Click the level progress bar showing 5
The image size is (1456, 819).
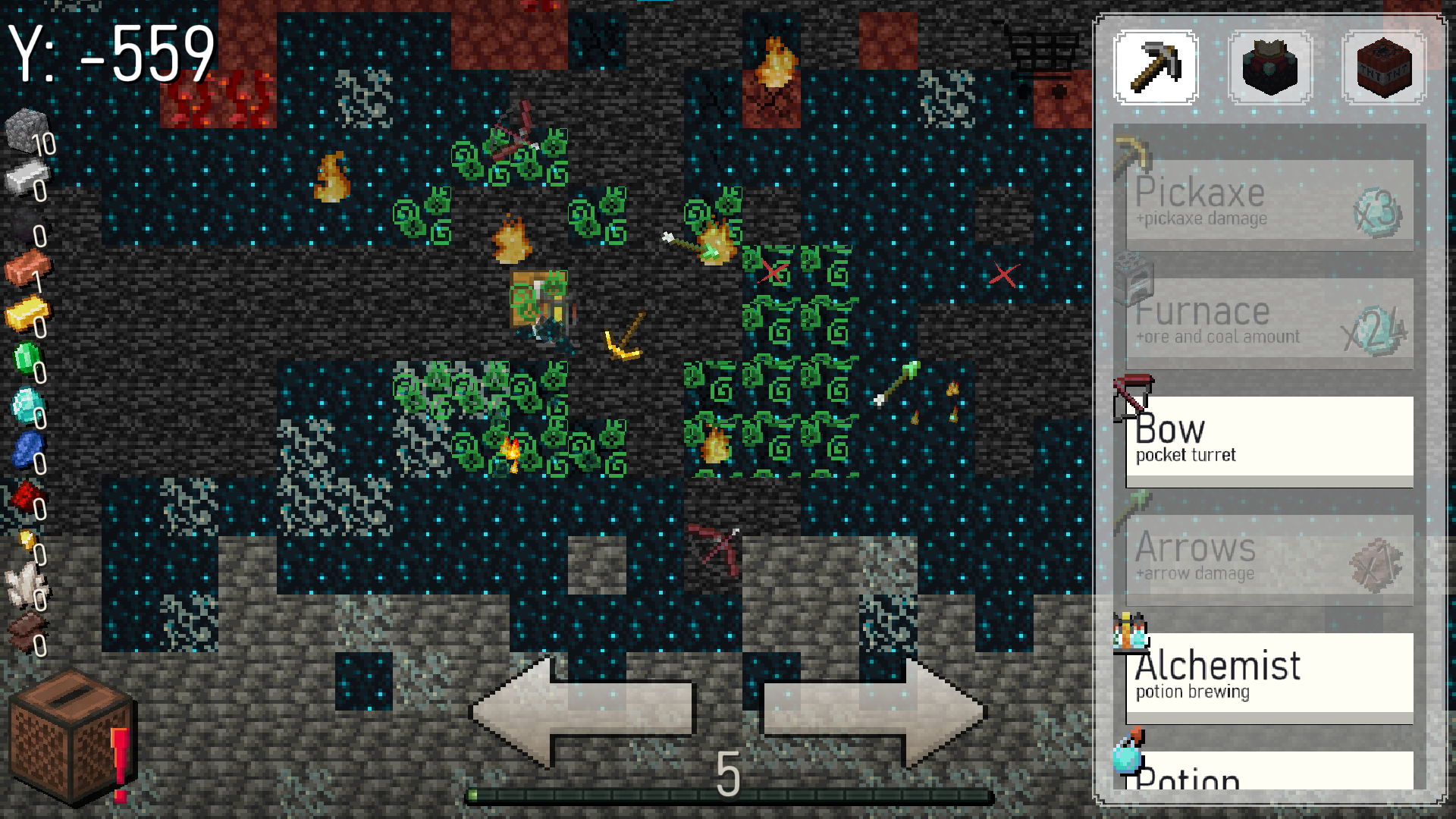728,795
